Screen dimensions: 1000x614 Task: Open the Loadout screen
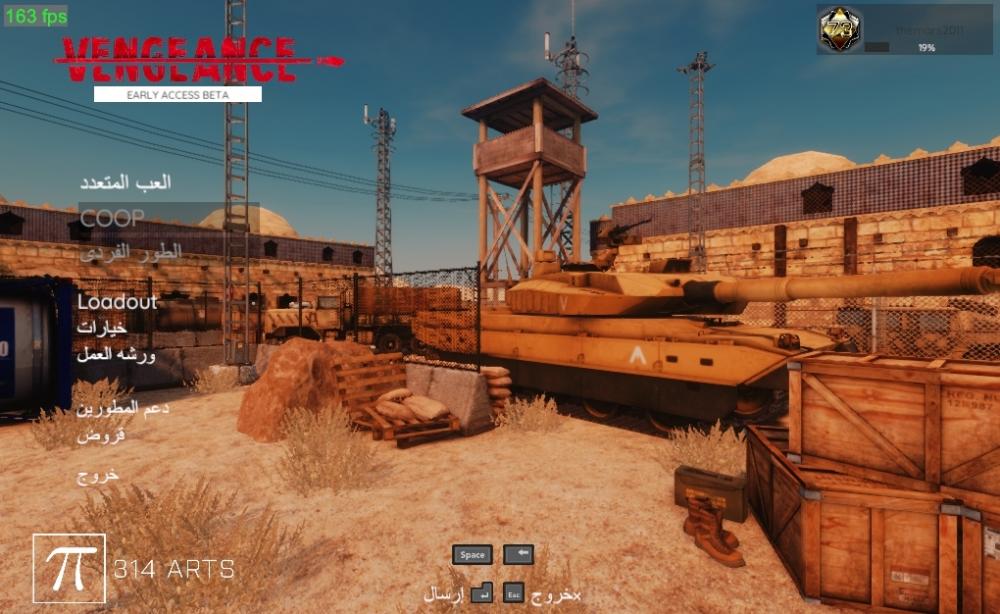click(x=117, y=301)
